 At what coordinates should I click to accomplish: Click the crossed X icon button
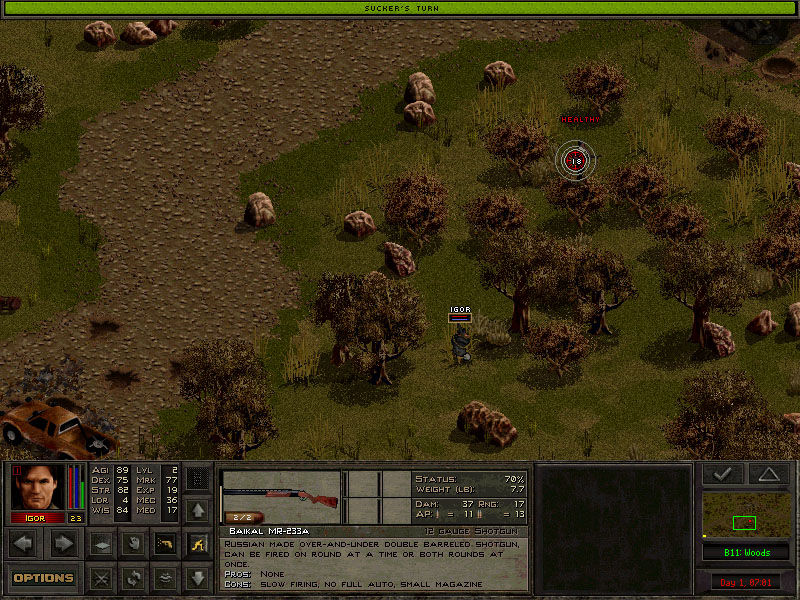(x=99, y=578)
